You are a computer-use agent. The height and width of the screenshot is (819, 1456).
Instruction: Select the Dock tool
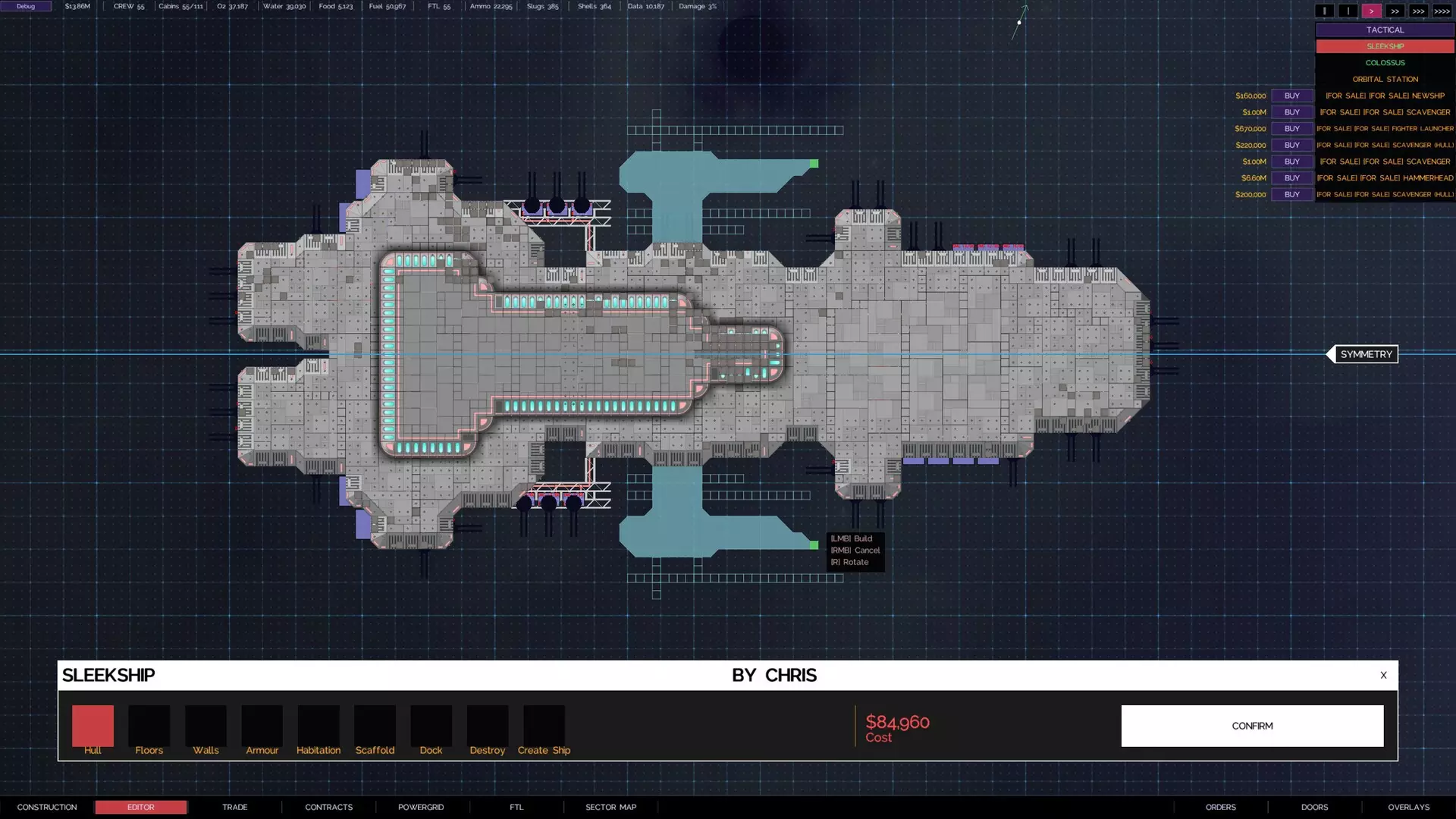click(x=431, y=726)
